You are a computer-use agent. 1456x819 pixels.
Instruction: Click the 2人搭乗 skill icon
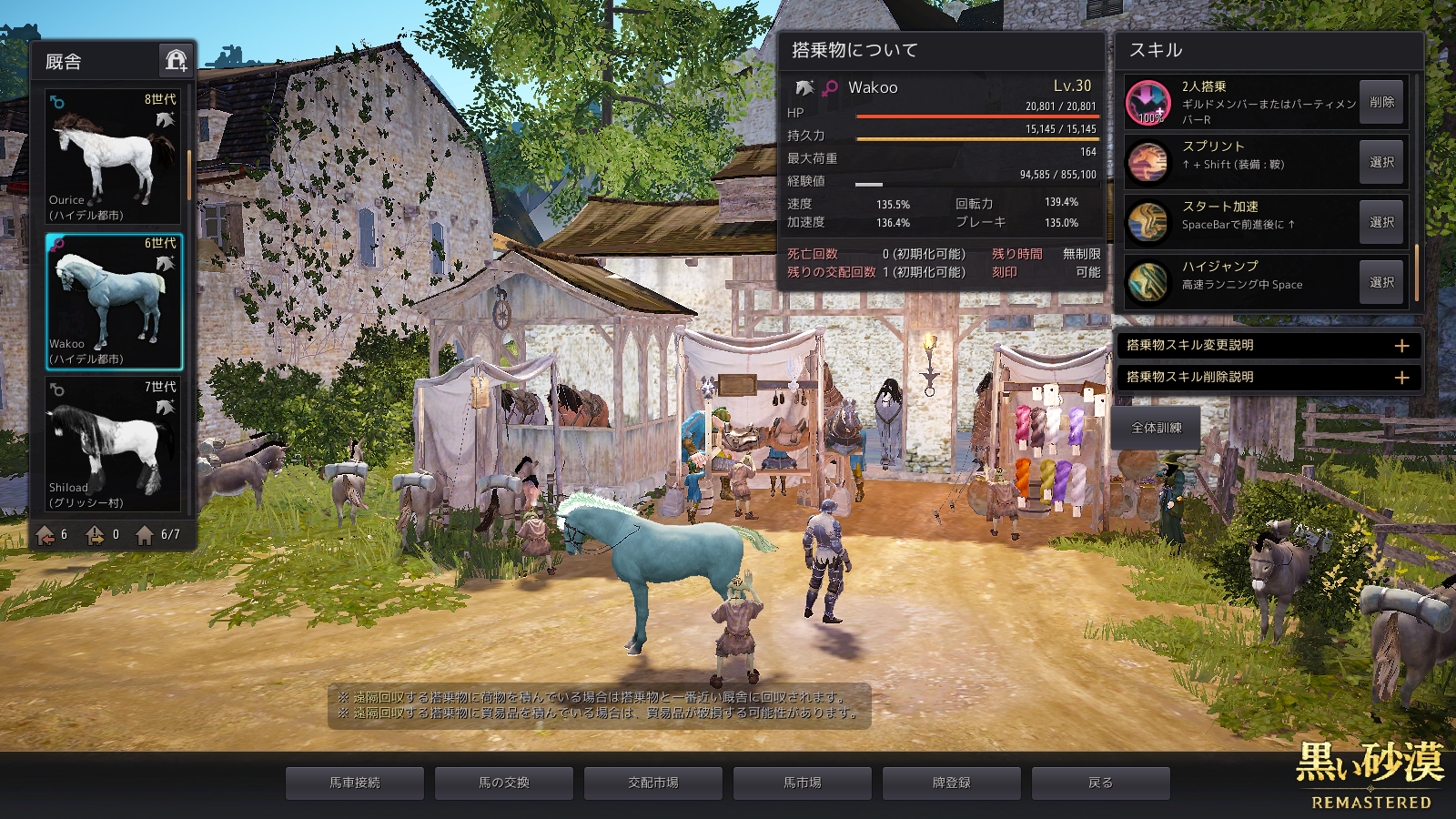click(x=1148, y=102)
